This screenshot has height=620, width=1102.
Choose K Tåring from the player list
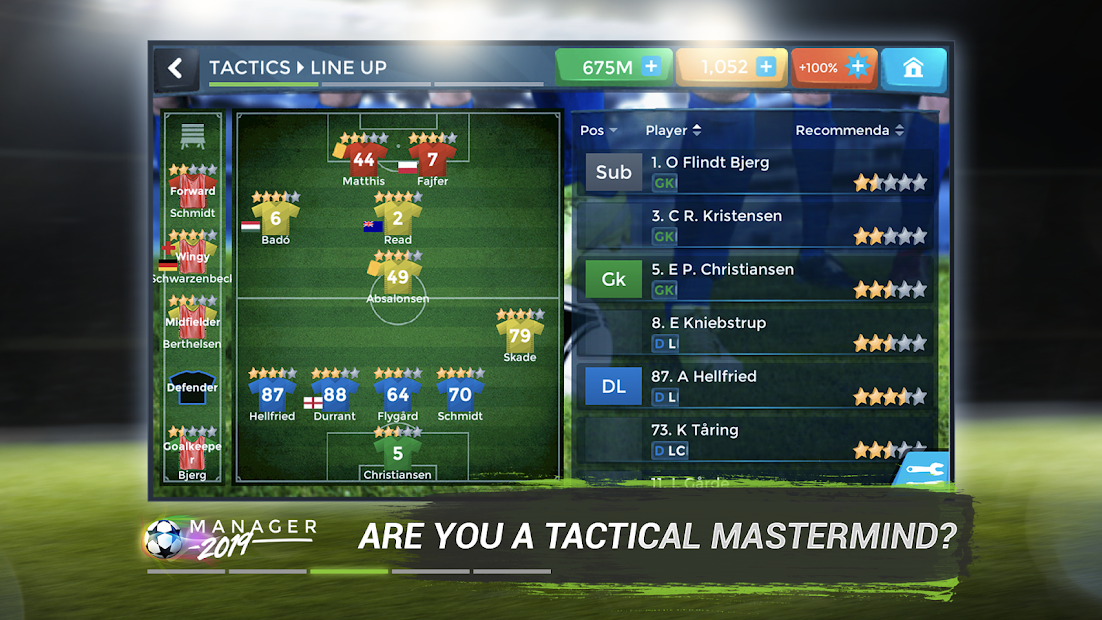(x=756, y=440)
